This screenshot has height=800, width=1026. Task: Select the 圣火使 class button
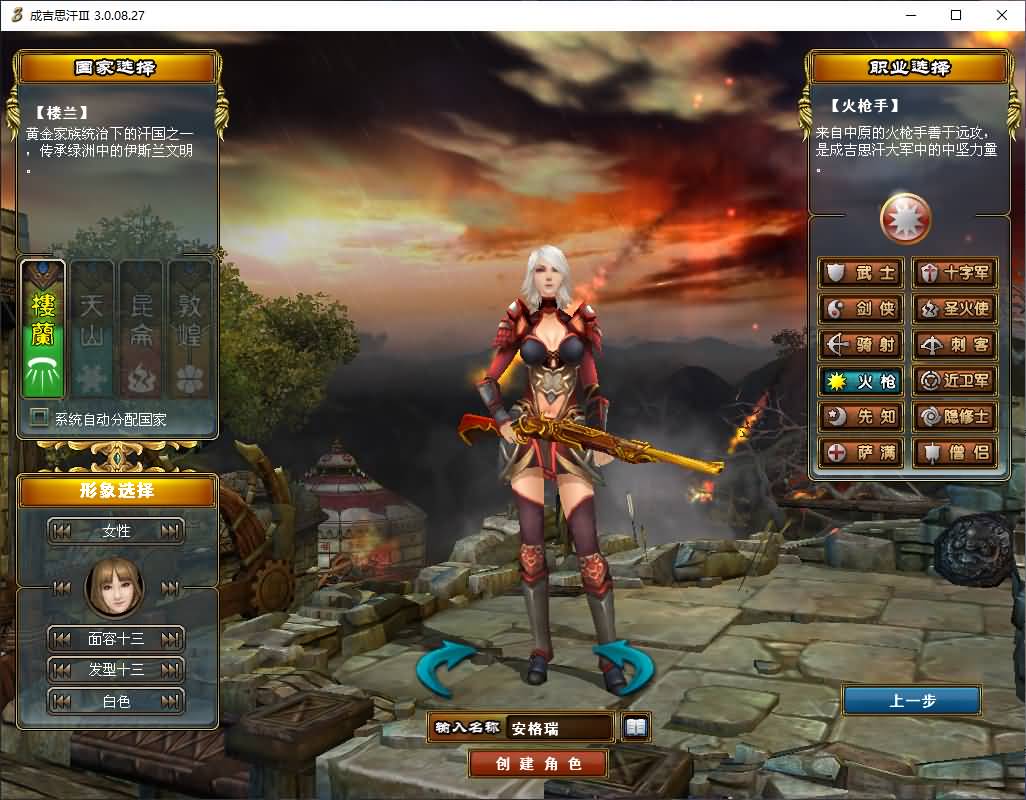tap(954, 309)
